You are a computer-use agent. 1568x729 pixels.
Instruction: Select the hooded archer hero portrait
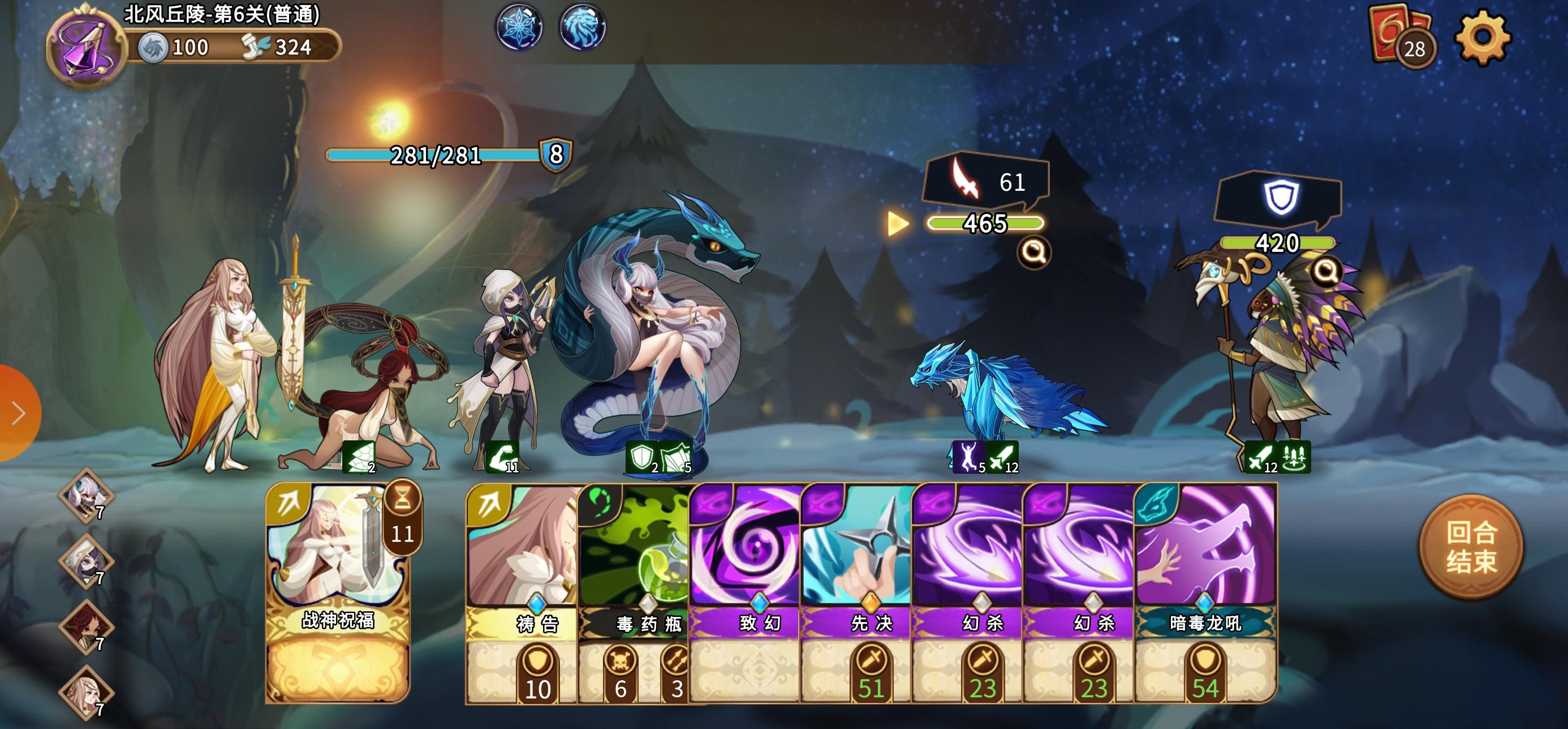(x=87, y=560)
